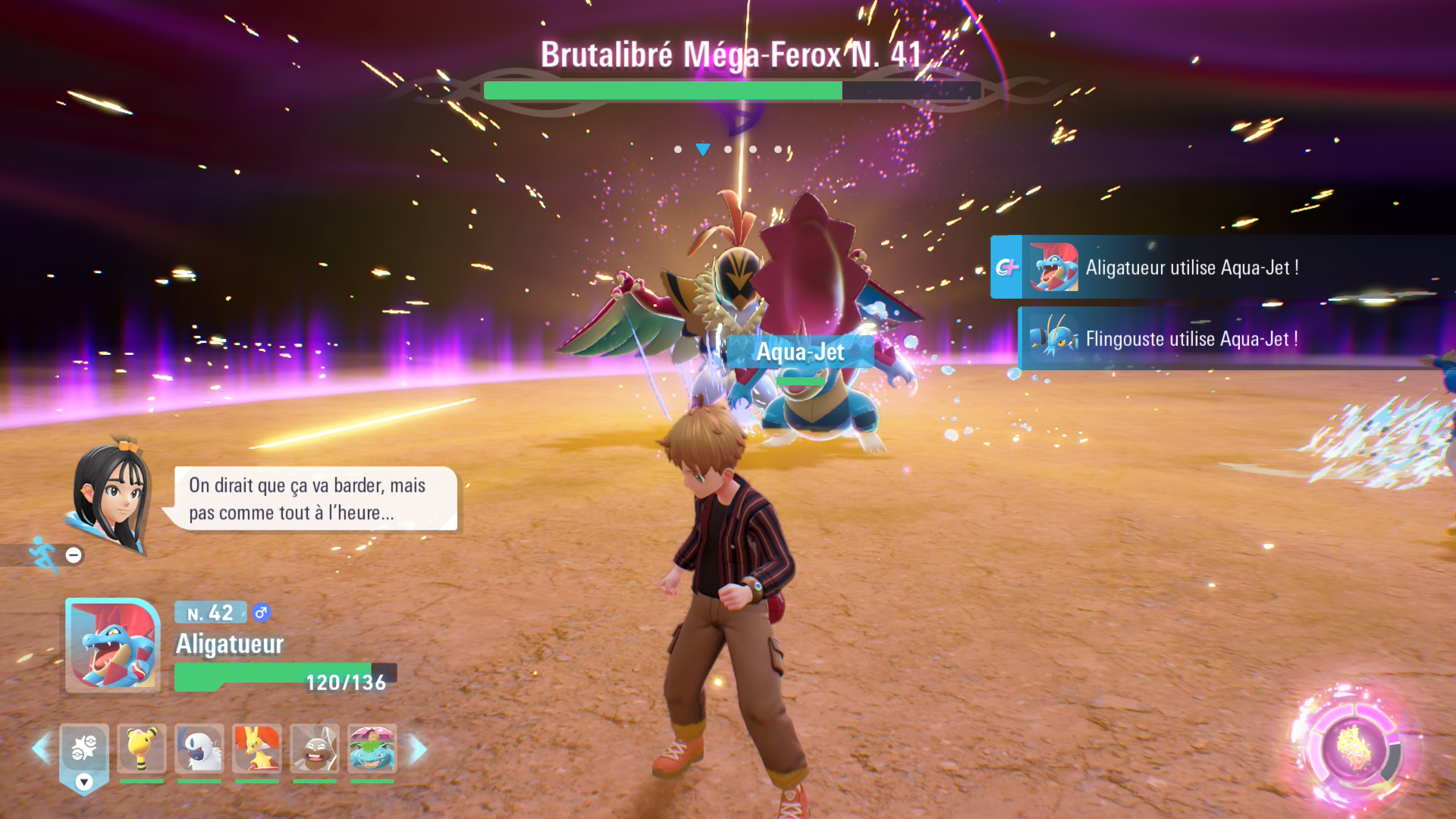Click the right arrow beside the party bar
This screenshot has height=819, width=1456.
418,749
